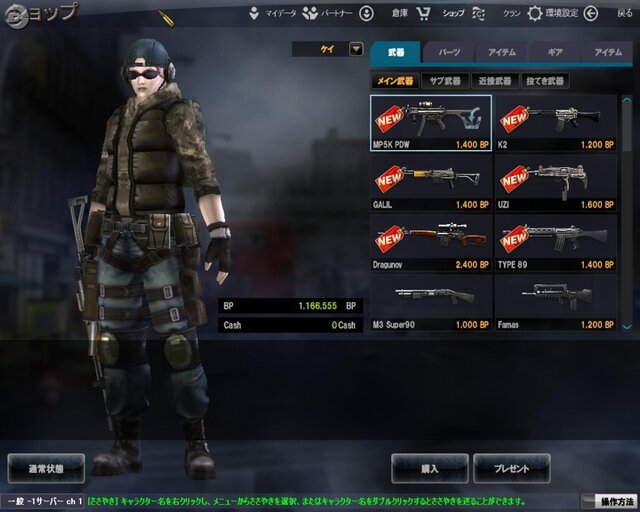The height and width of the screenshot is (512, 640).
Task: Click the 通常状態 (Normal State) button
Action: 46,467
